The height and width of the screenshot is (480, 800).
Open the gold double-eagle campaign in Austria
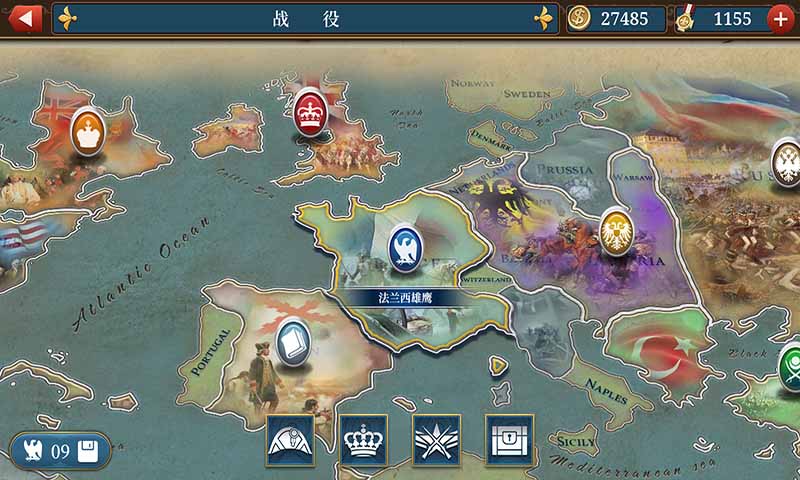point(617,231)
